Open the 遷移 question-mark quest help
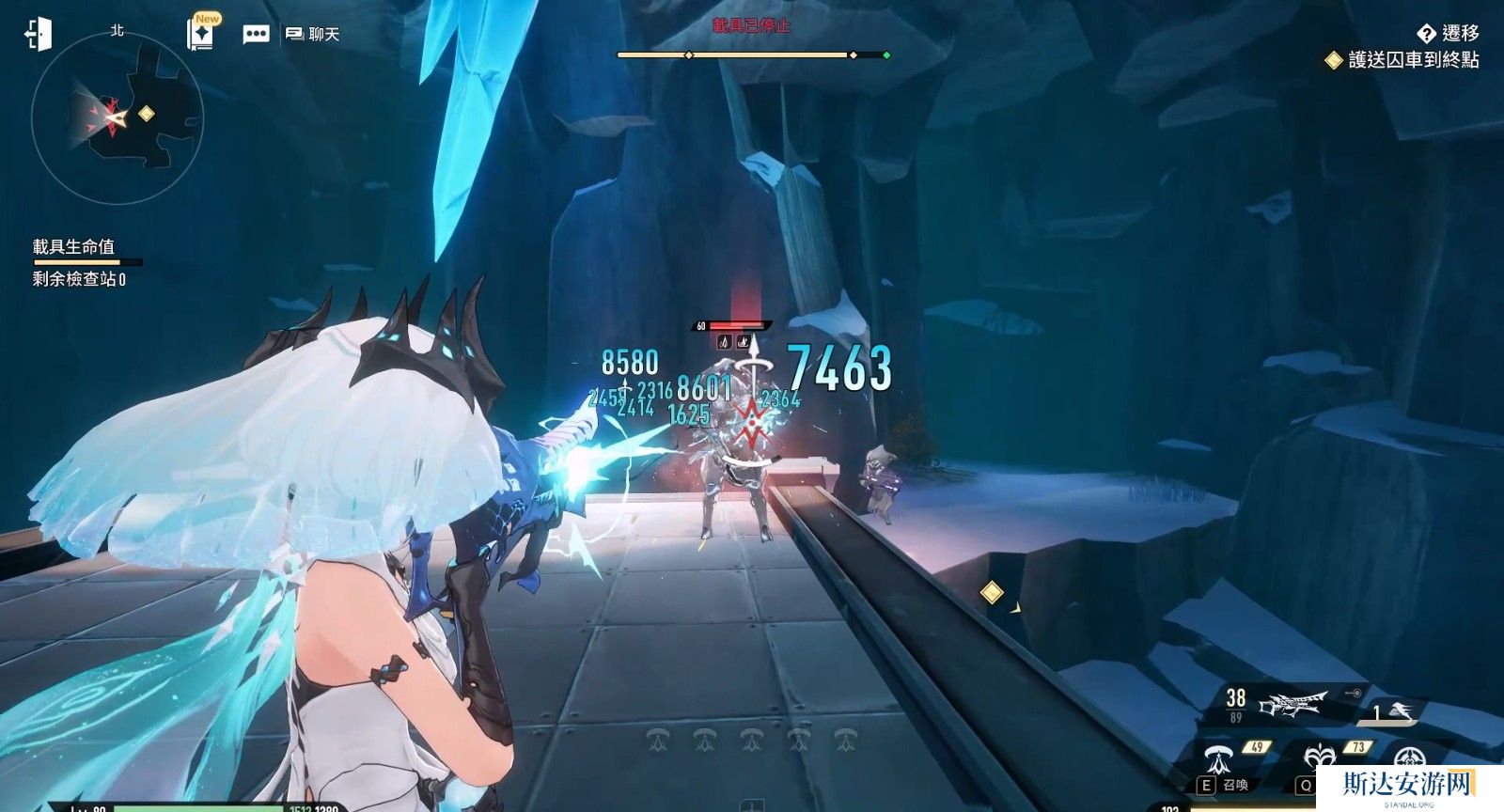The image size is (1504, 812). [x=1426, y=34]
